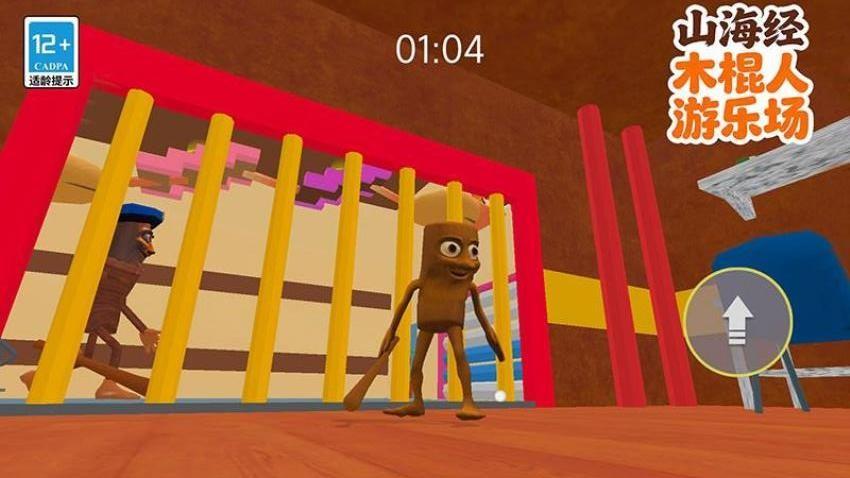Tap the round jump arrow button
Viewport: 850px width, 478px height.
(738, 321)
